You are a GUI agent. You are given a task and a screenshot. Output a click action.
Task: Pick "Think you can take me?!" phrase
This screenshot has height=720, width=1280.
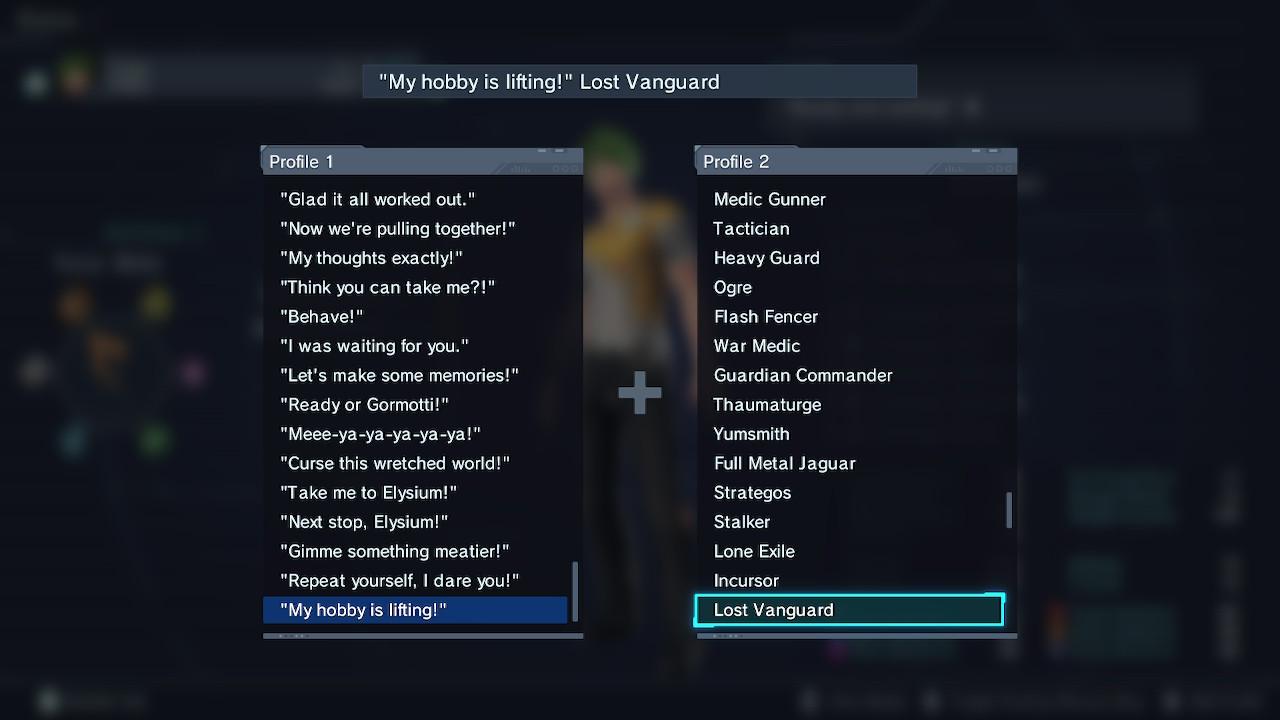click(387, 287)
